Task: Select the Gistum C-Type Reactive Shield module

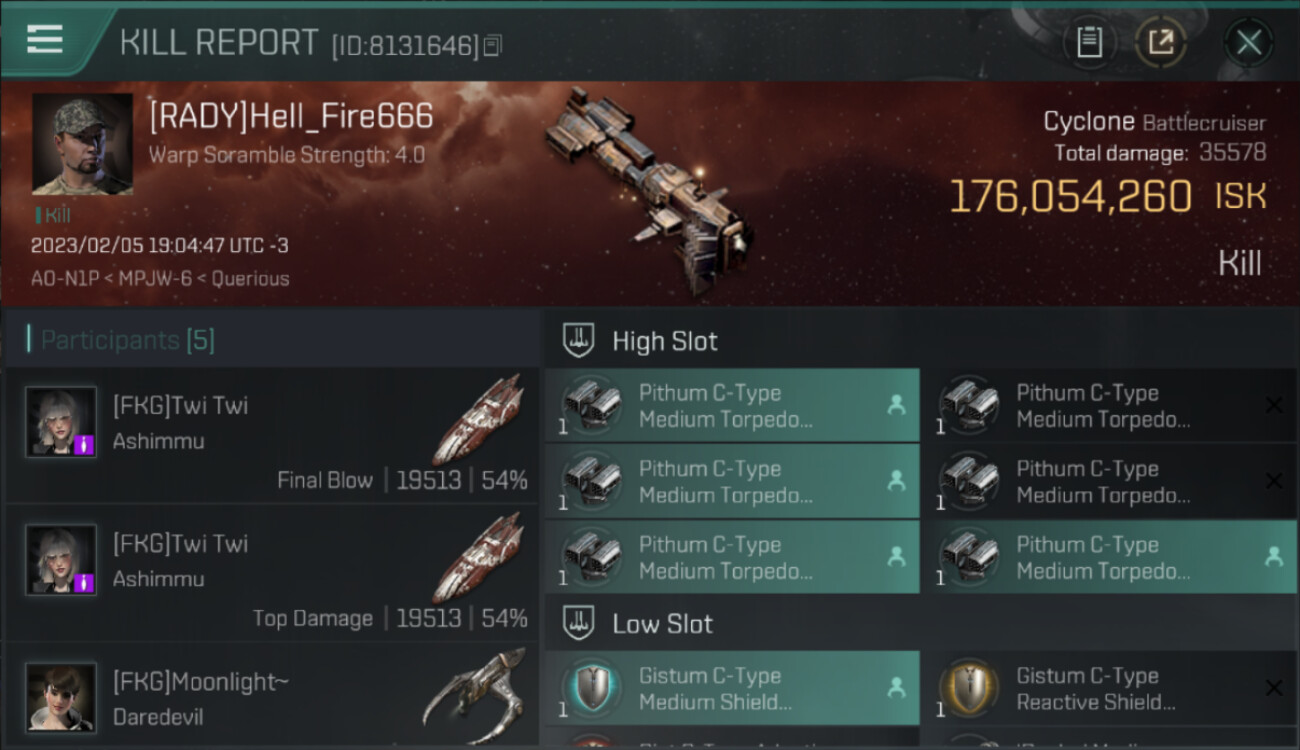Action: tap(1108, 688)
